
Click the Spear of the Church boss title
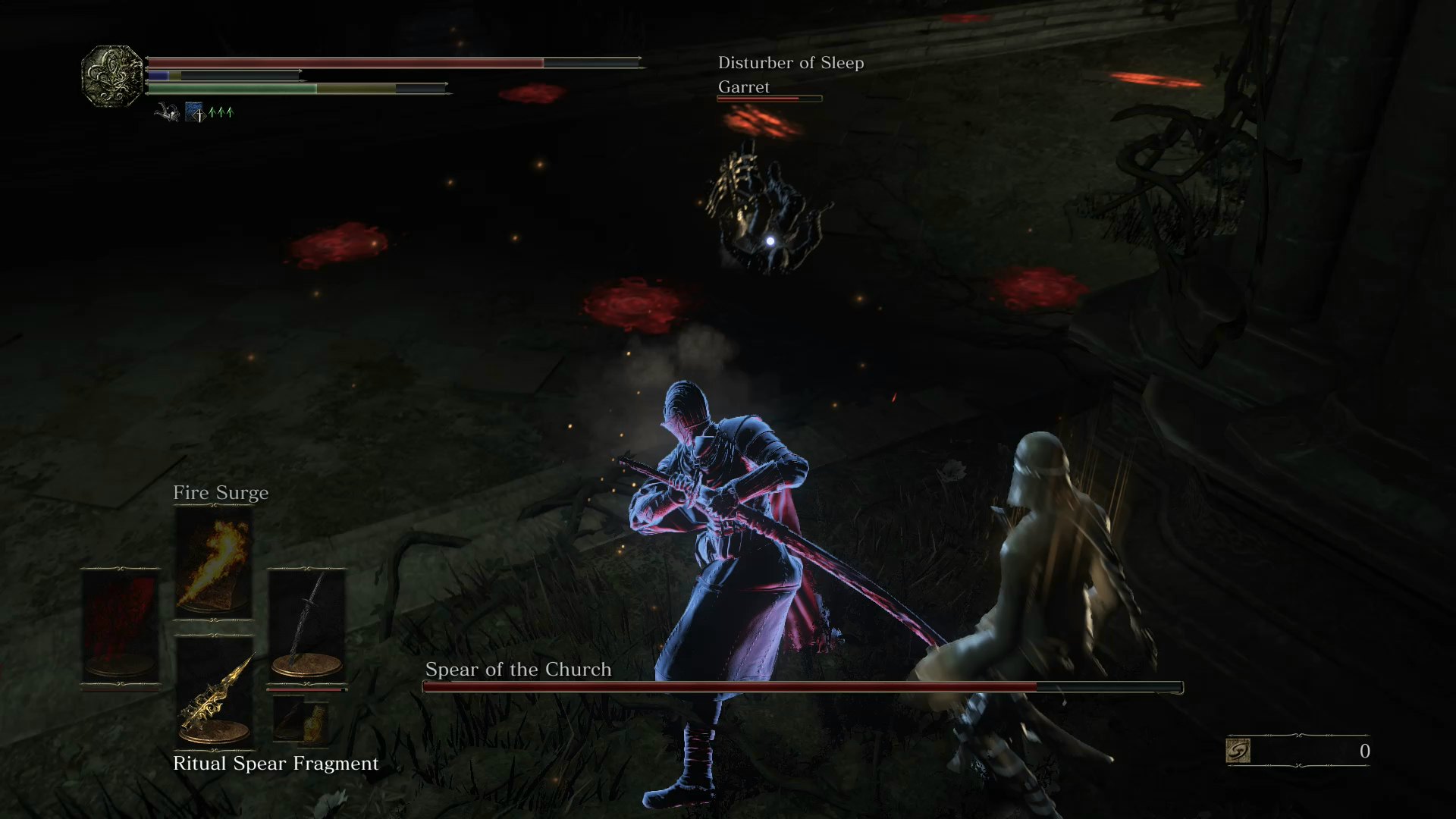518,670
